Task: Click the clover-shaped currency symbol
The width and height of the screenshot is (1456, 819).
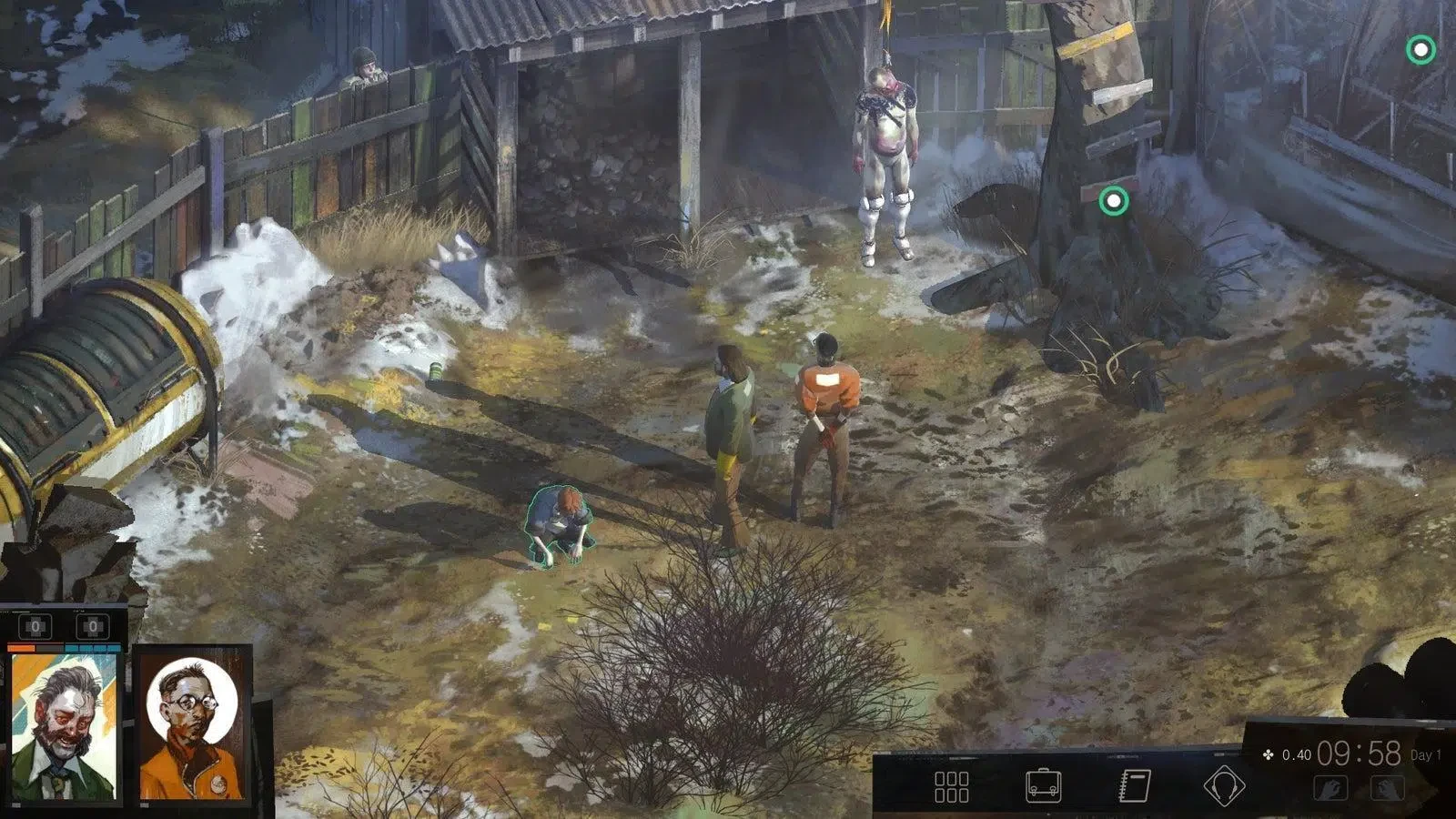Action: coord(1268,753)
